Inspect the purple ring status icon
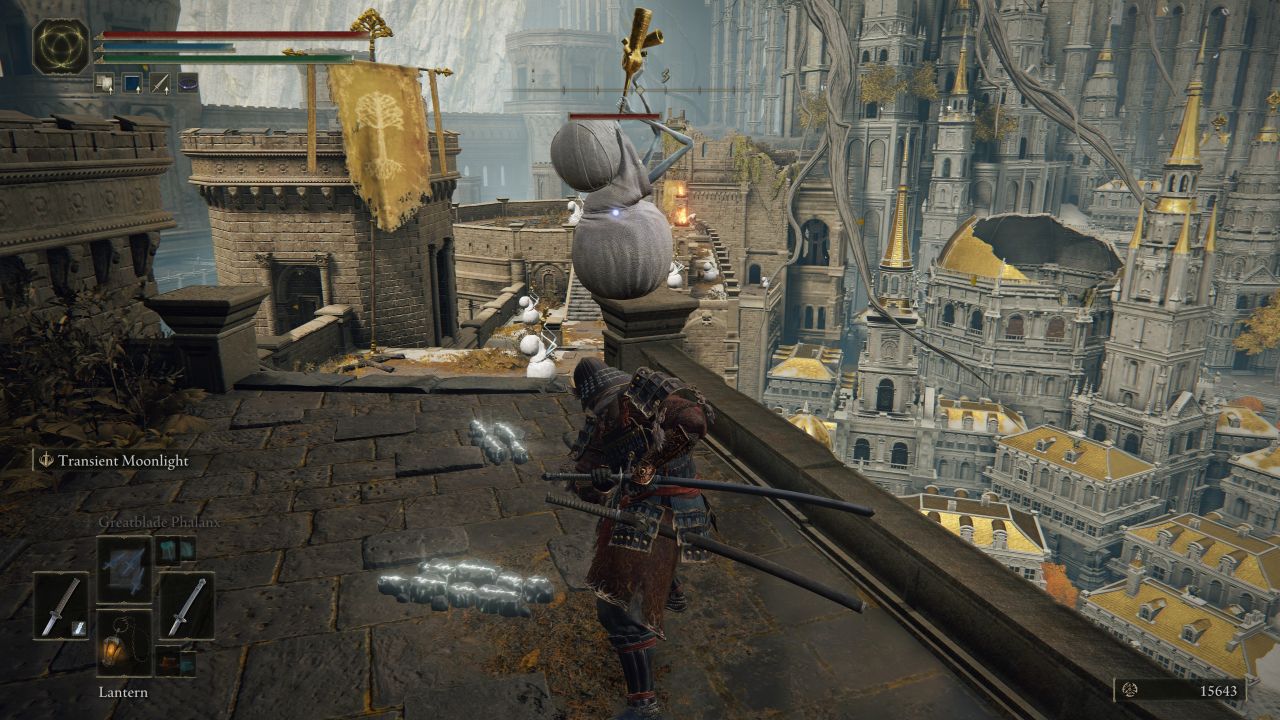This screenshot has width=1280, height=720. pos(187,84)
